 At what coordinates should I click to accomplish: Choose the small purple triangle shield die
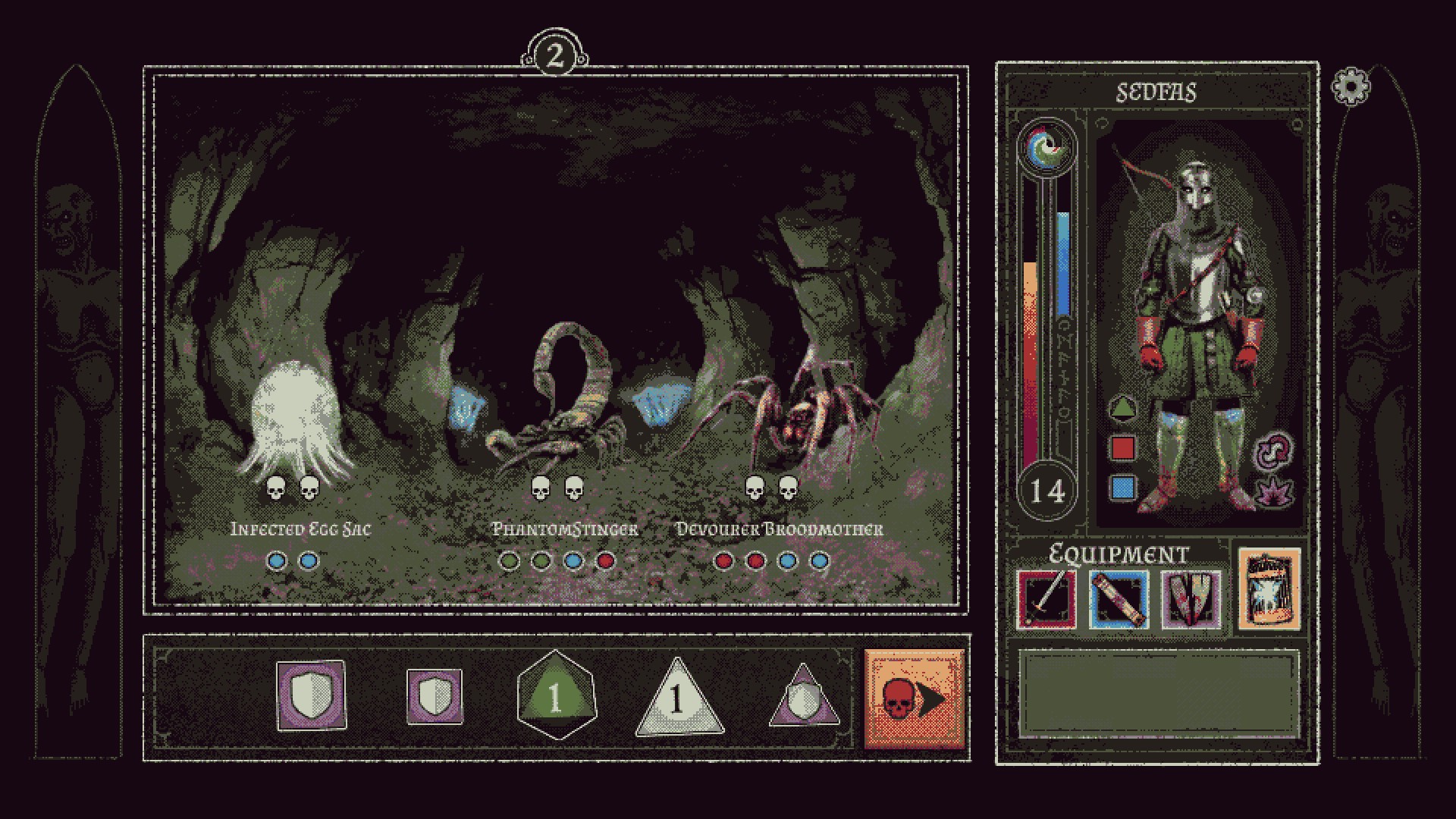[x=805, y=698]
